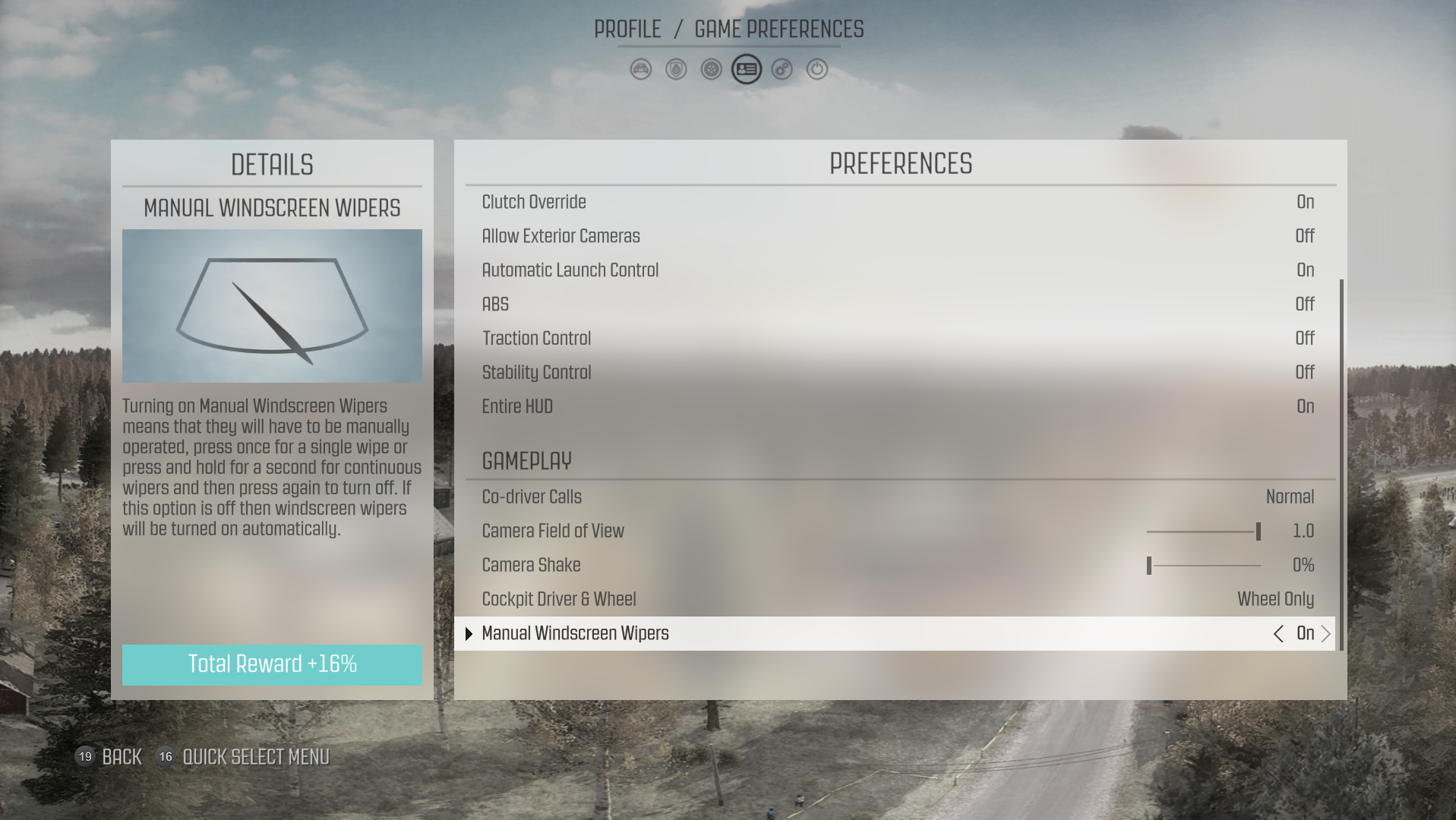
Task: Select Automatic Launch Control setting
Action: point(898,270)
